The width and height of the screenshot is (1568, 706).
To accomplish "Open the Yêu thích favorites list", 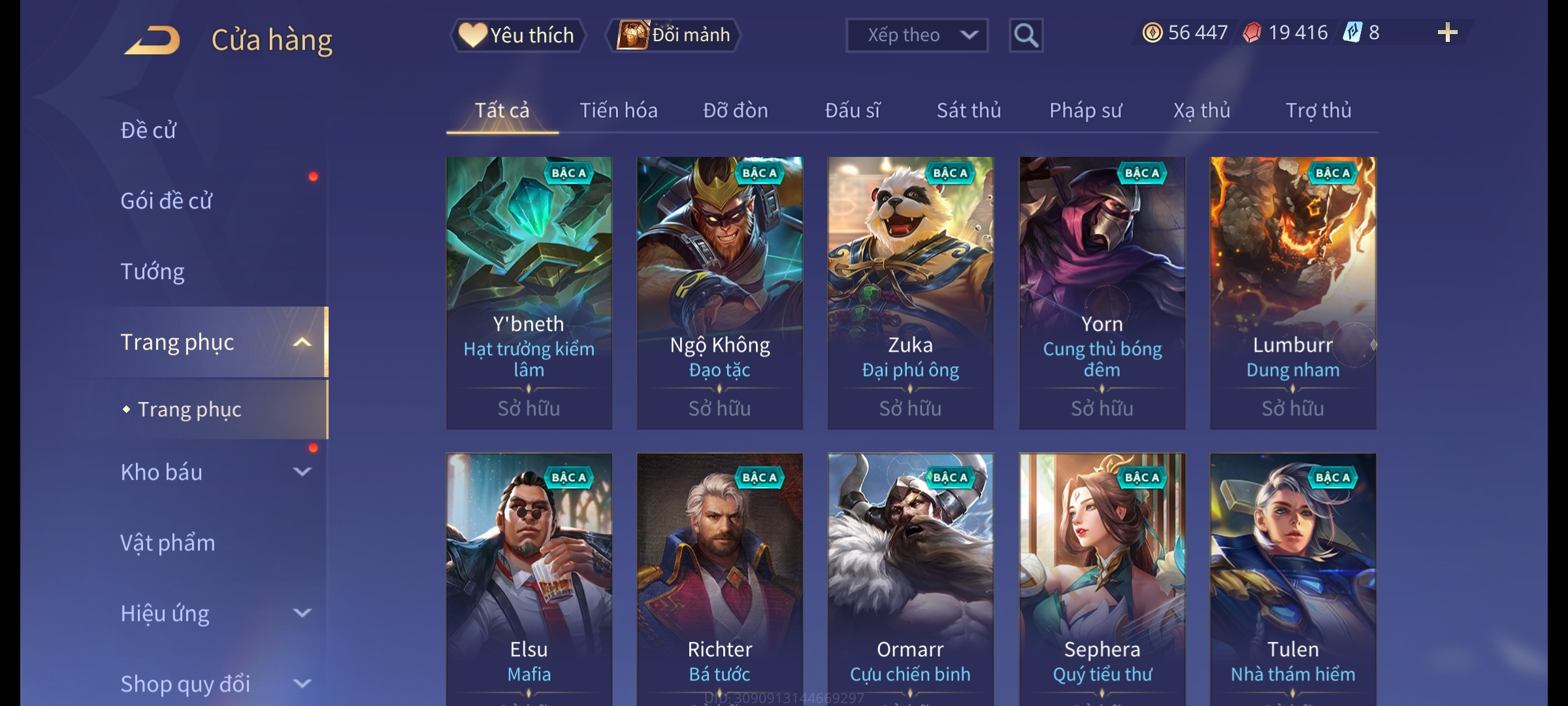I will [x=517, y=35].
